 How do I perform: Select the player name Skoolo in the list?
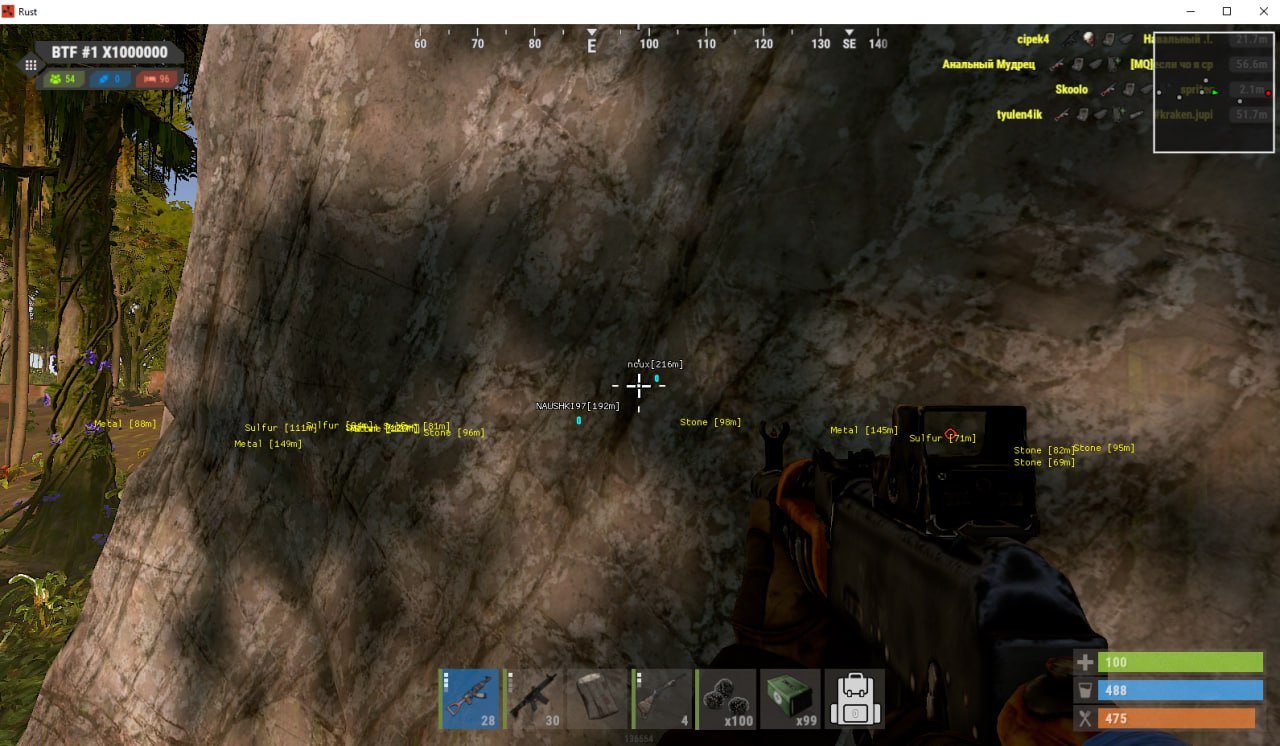point(1071,89)
